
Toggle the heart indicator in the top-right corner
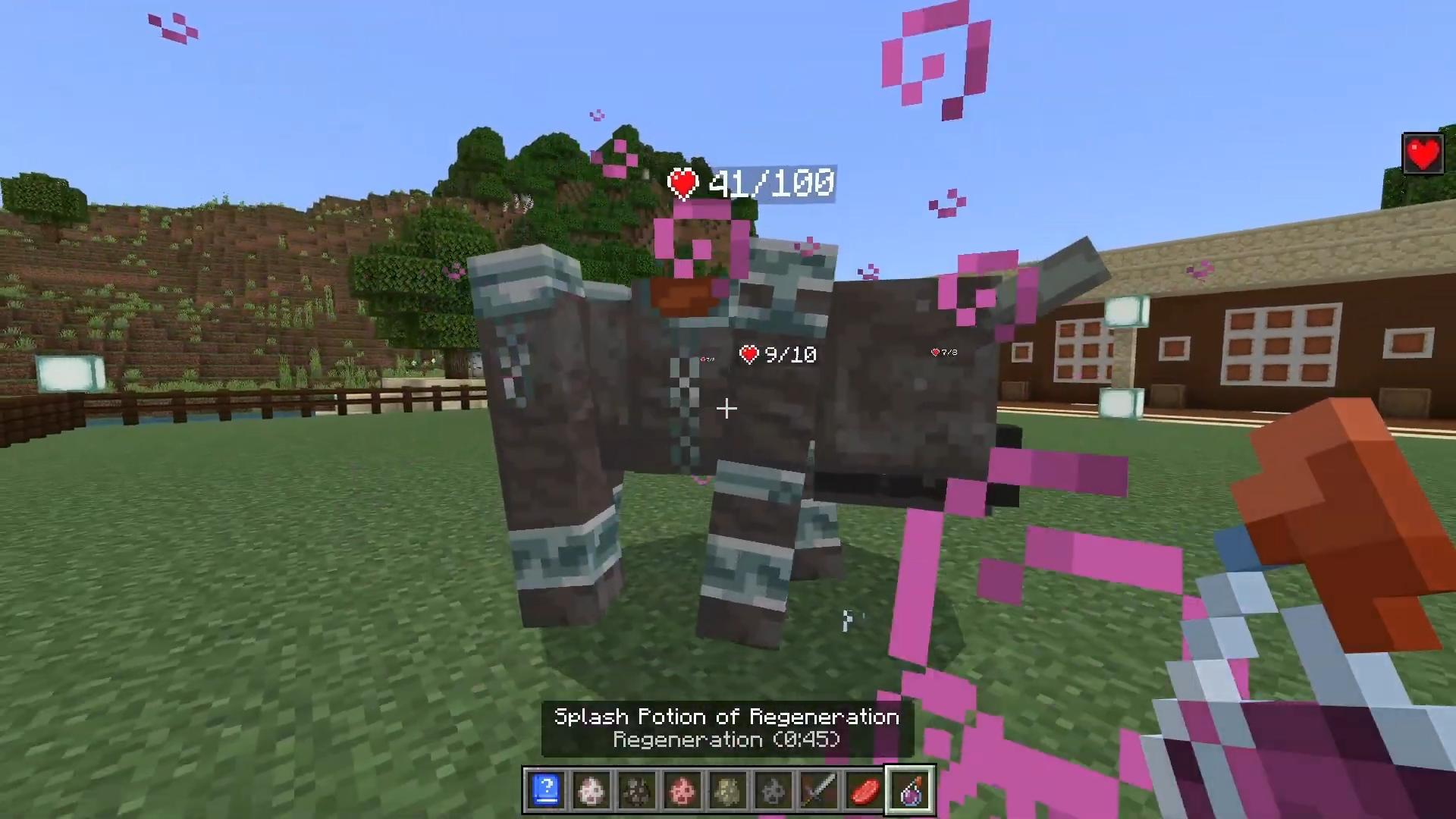[1423, 154]
